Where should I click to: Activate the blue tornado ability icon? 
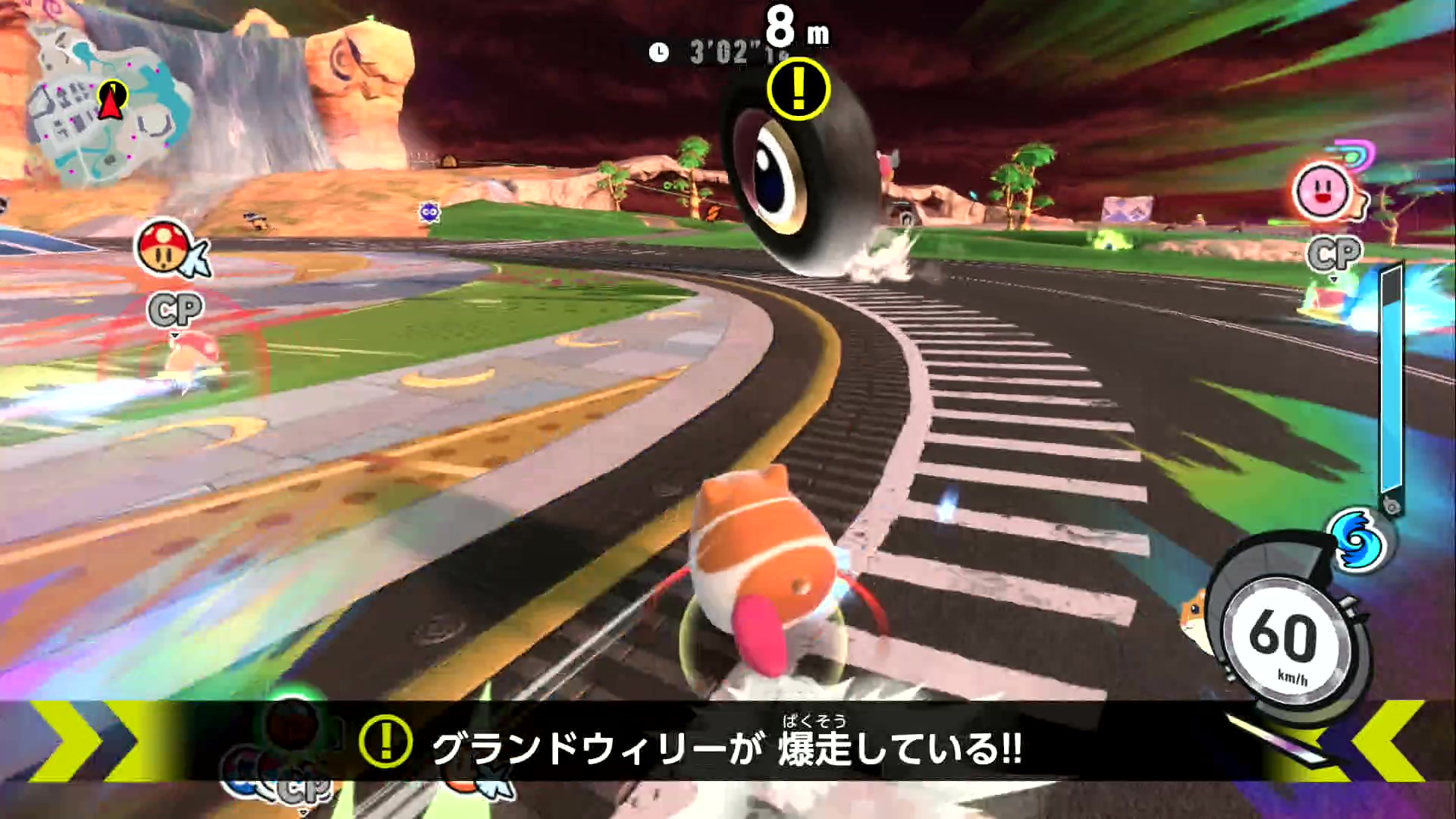[x=1358, y=540]
